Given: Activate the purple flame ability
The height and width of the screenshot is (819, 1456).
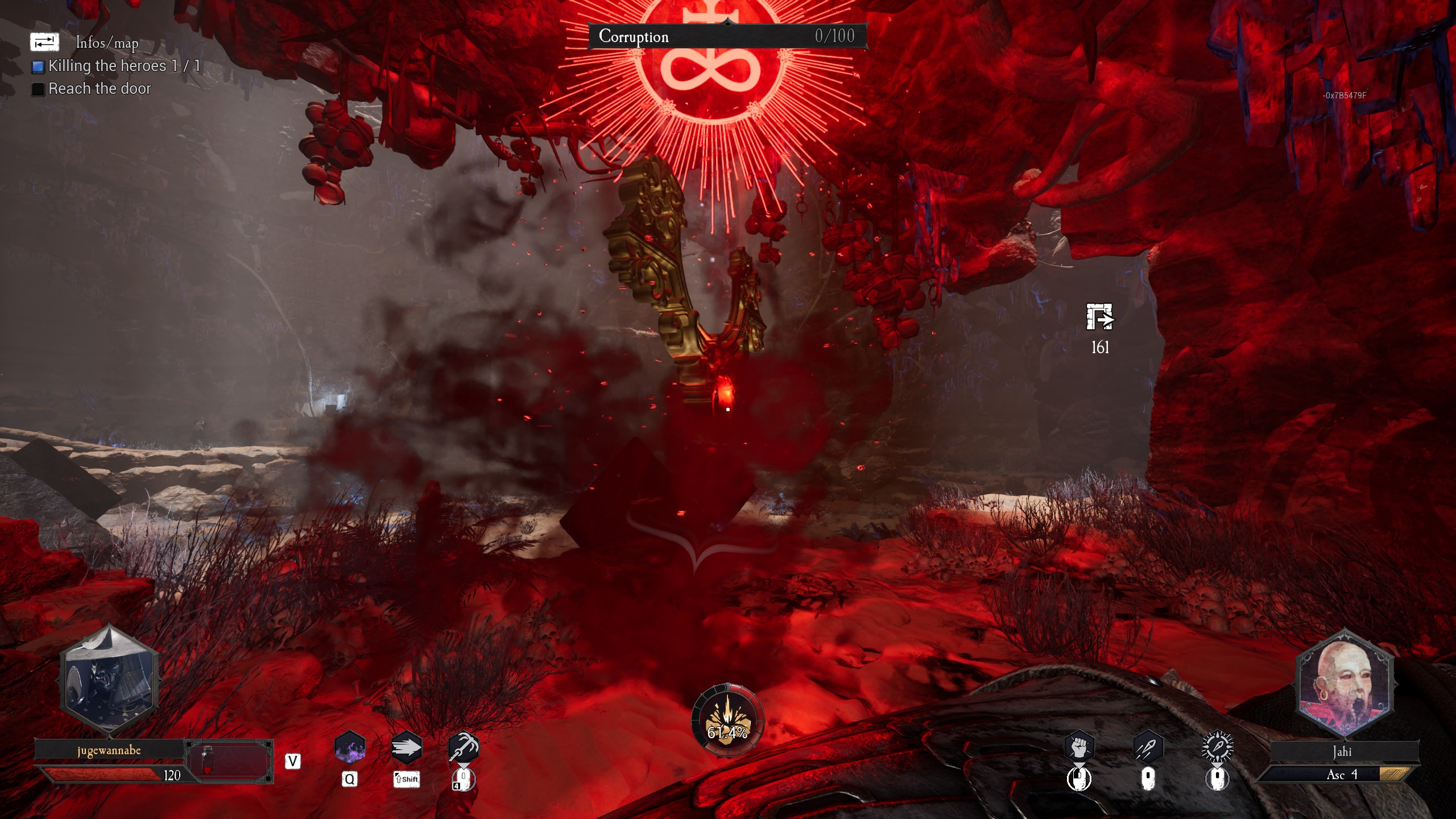Looking at the screenshot, I should 350,747.
